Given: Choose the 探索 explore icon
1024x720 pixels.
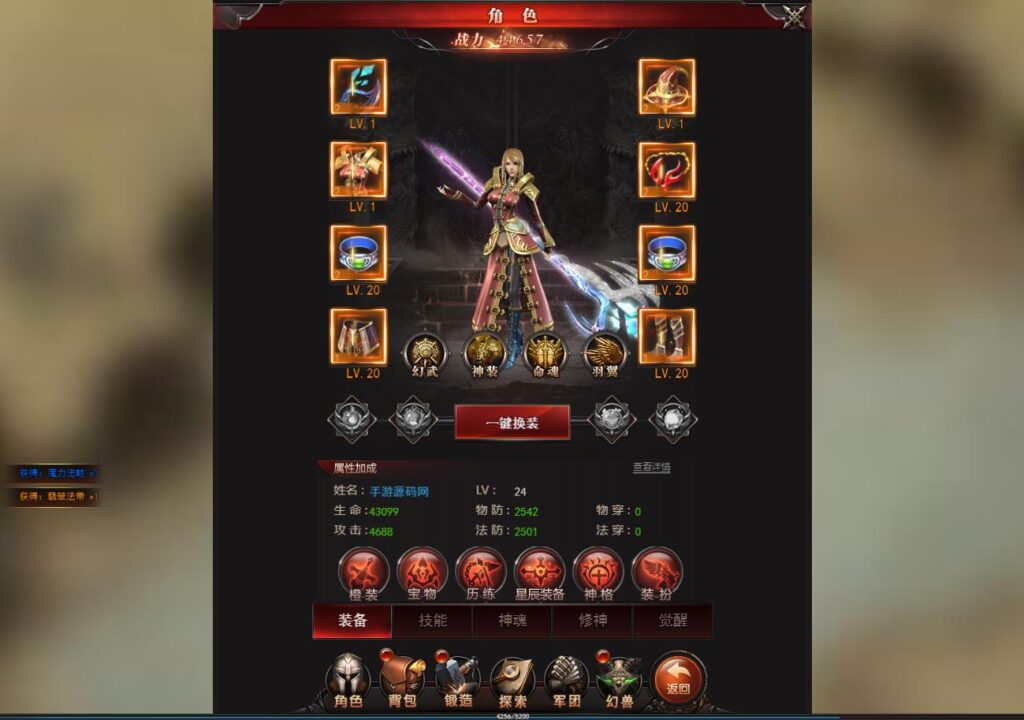Looking at the screenshot, I should click(x=512, y=680).
